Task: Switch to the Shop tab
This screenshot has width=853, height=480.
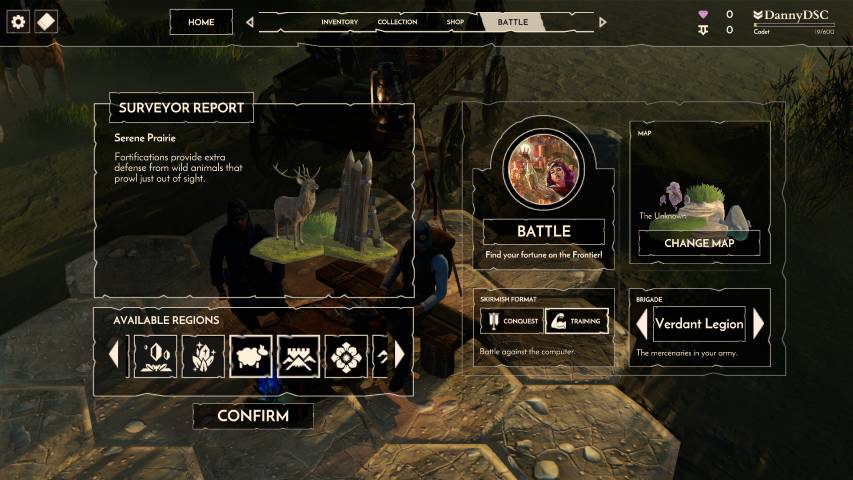Action: 455,22
